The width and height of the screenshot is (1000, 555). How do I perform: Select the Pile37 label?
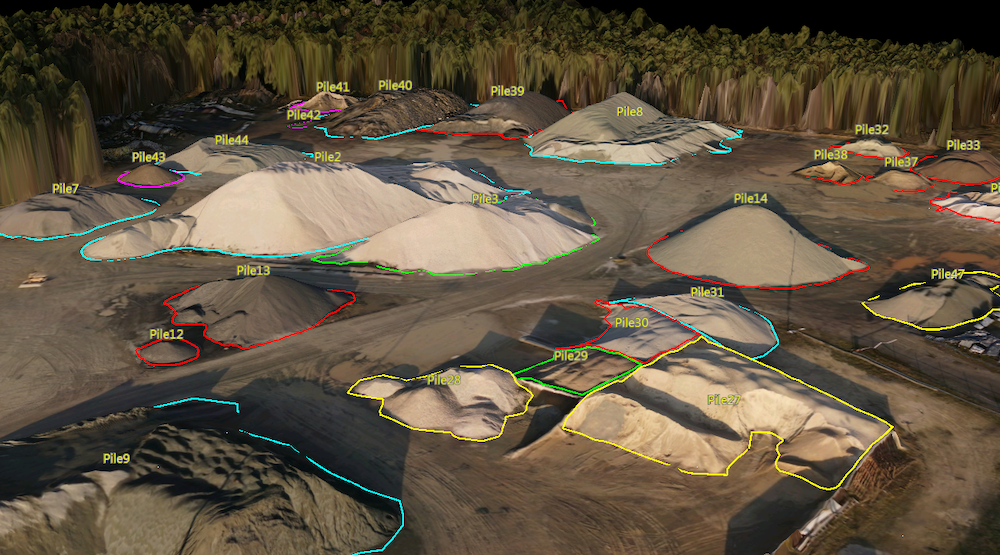pos(900,162)
